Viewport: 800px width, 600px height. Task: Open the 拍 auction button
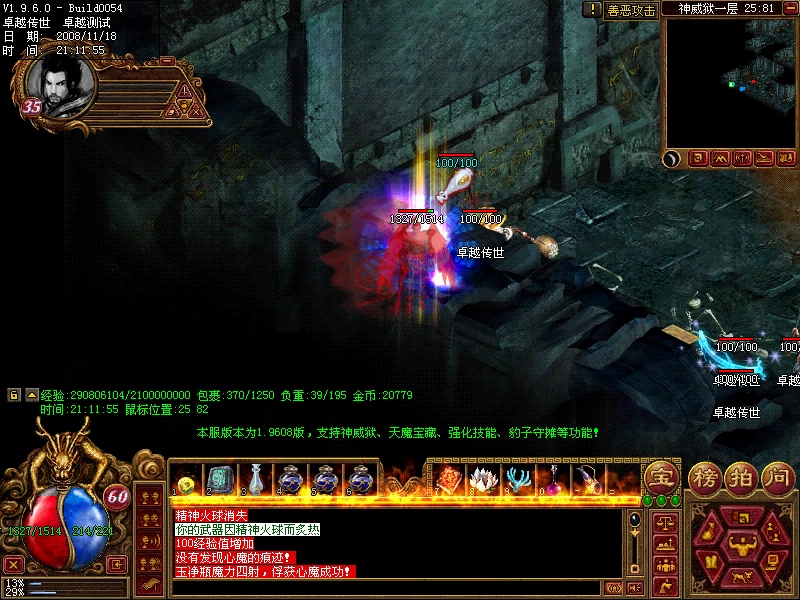point(742,477)
